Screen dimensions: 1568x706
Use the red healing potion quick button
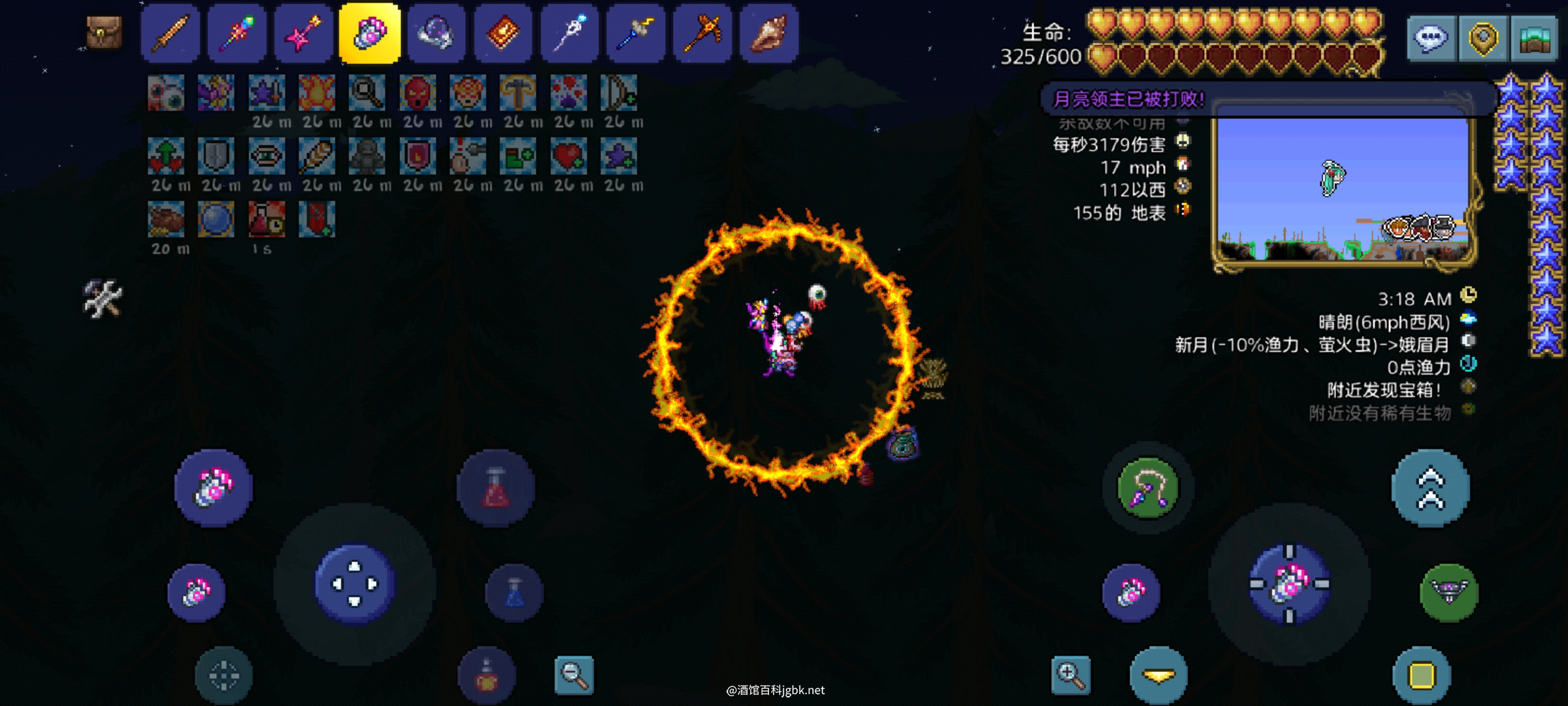point(496,488)
